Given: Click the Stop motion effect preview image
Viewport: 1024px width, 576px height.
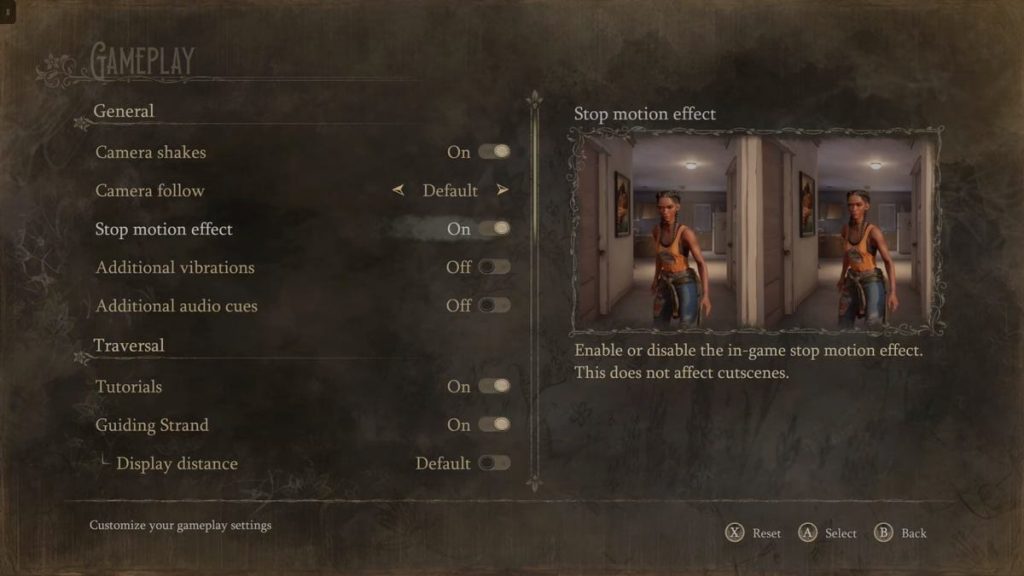Looking at the screenshot, I should click(x=756, y=231).
